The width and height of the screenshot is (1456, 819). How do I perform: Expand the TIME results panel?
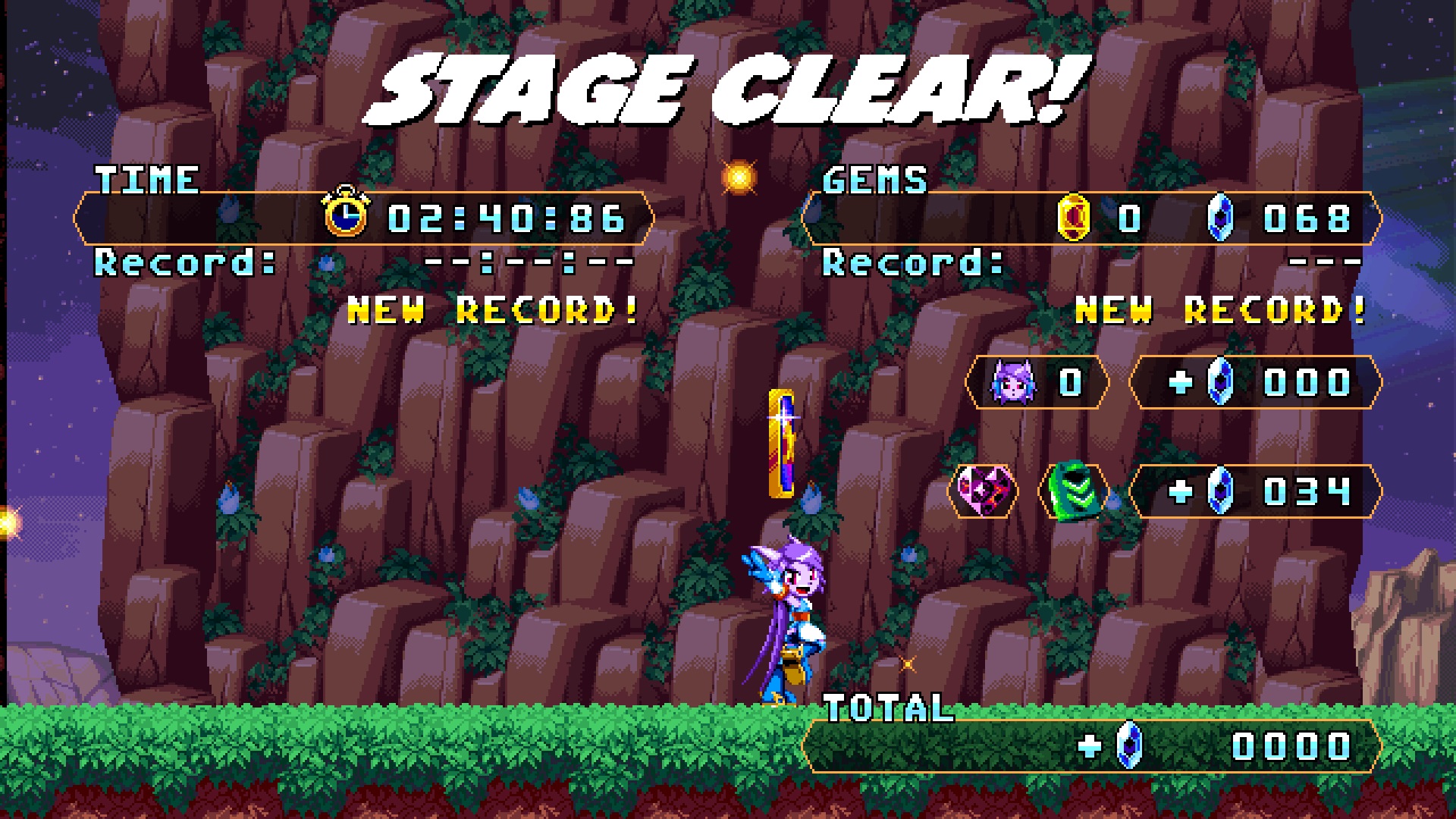(364, 219)
